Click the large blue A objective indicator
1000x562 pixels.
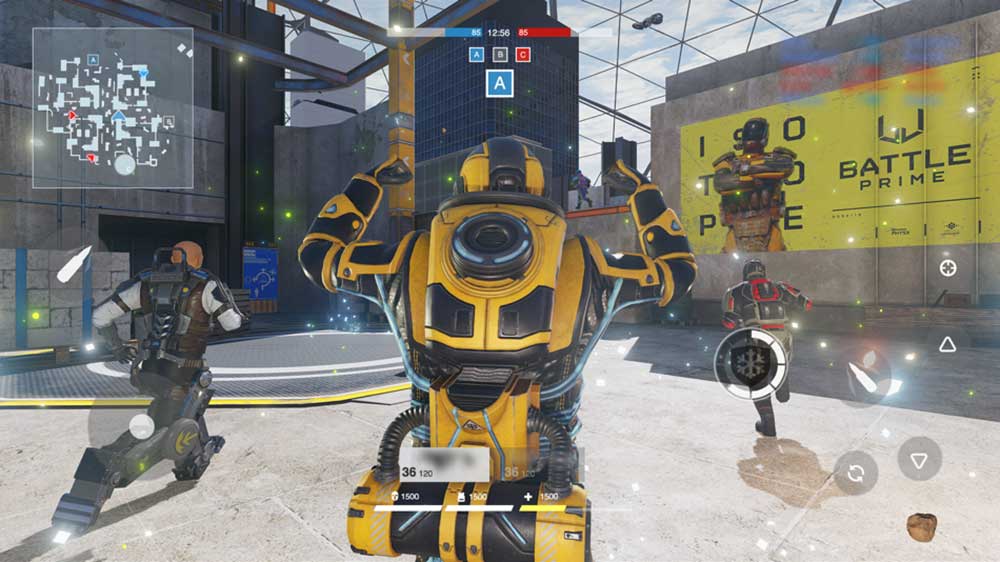pos(499,83)
